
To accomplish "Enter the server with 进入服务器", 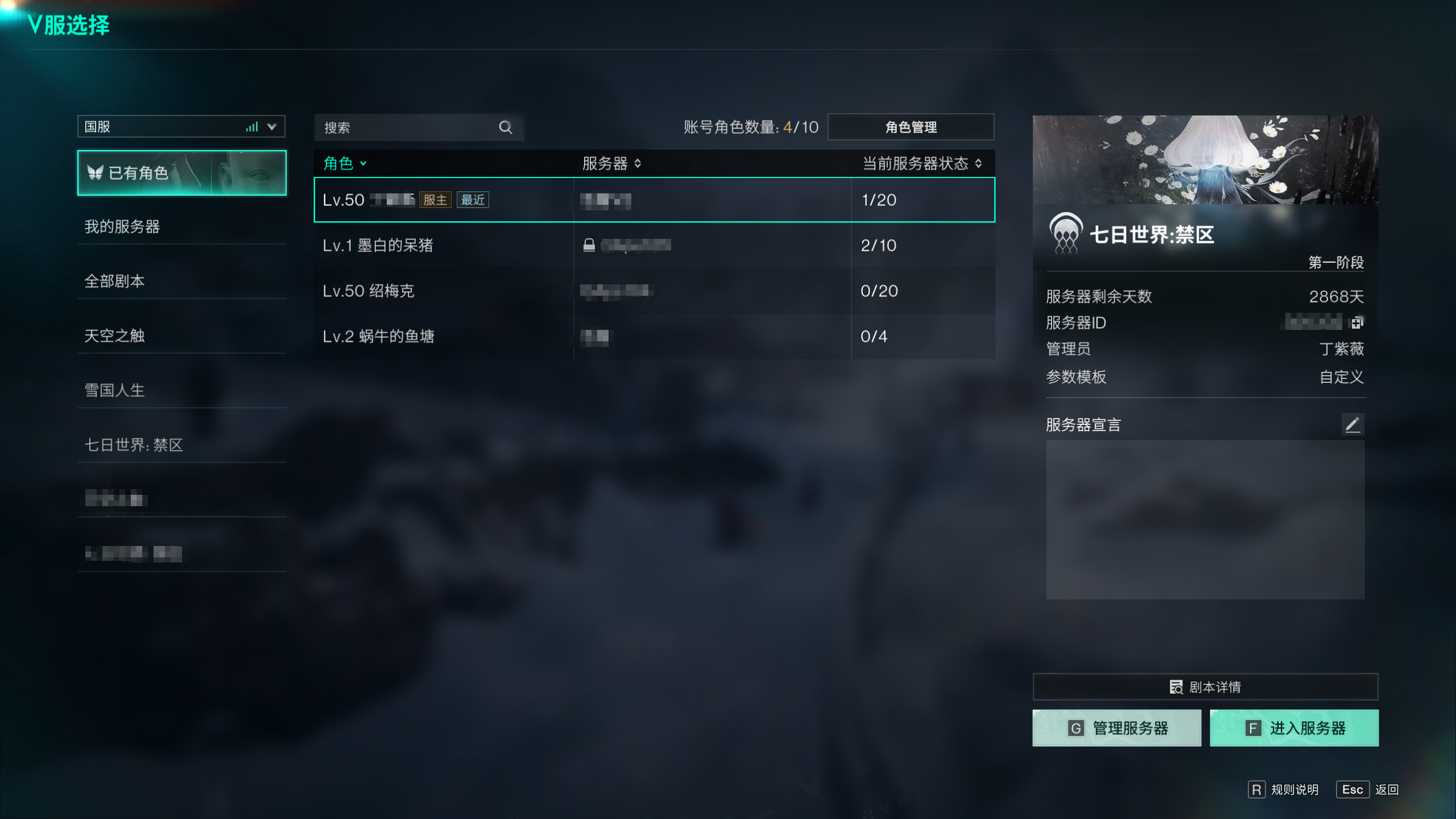I will tap(1294, 728).
